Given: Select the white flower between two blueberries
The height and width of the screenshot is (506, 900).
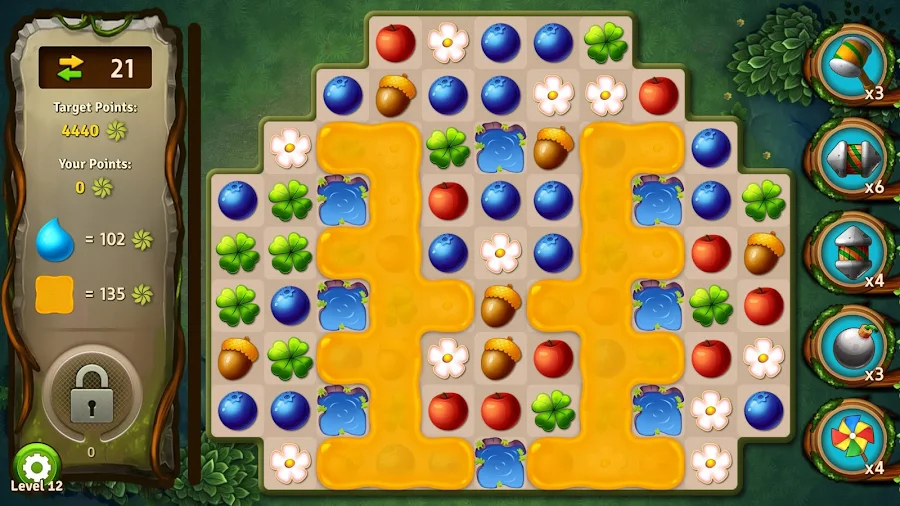Looking at the screenshot, I should (x=500, y=252).
